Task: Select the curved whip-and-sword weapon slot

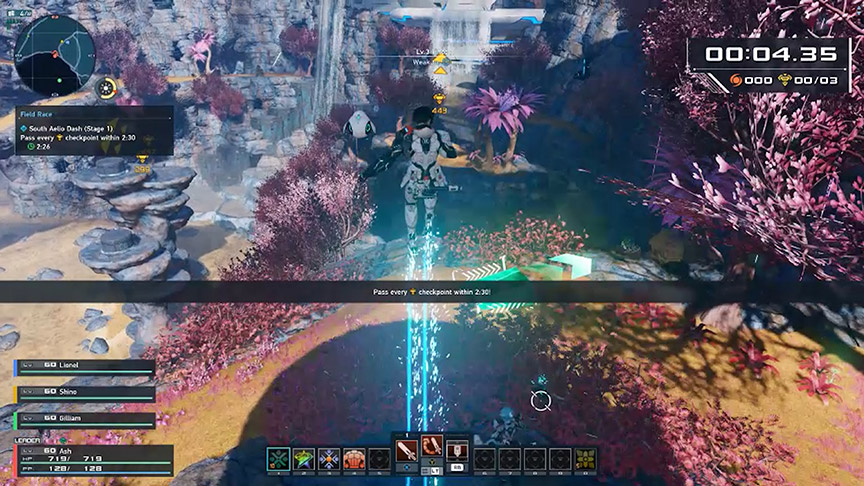Action: (432, 450)
